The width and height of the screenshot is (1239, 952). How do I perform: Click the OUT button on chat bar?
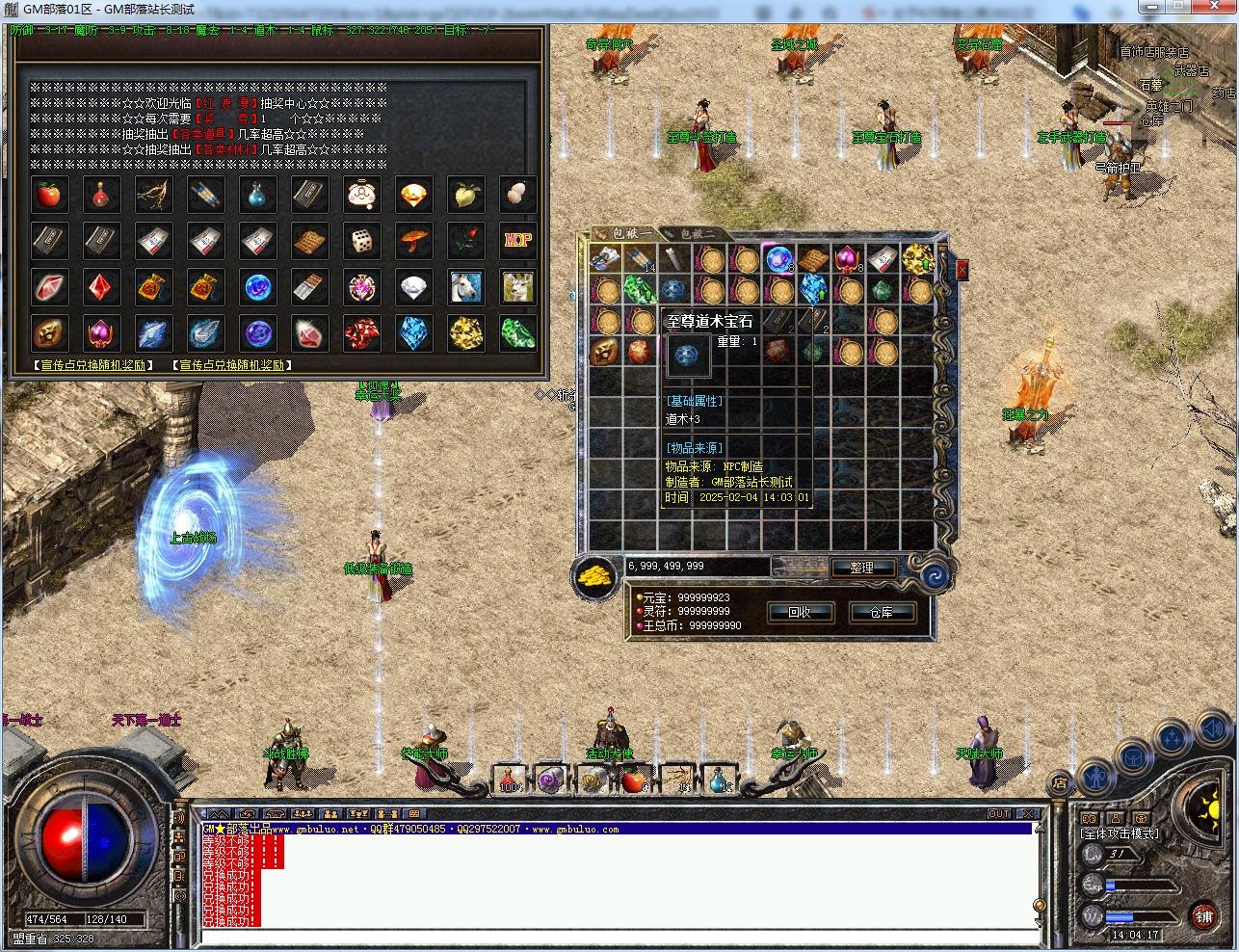pos(999,814)
